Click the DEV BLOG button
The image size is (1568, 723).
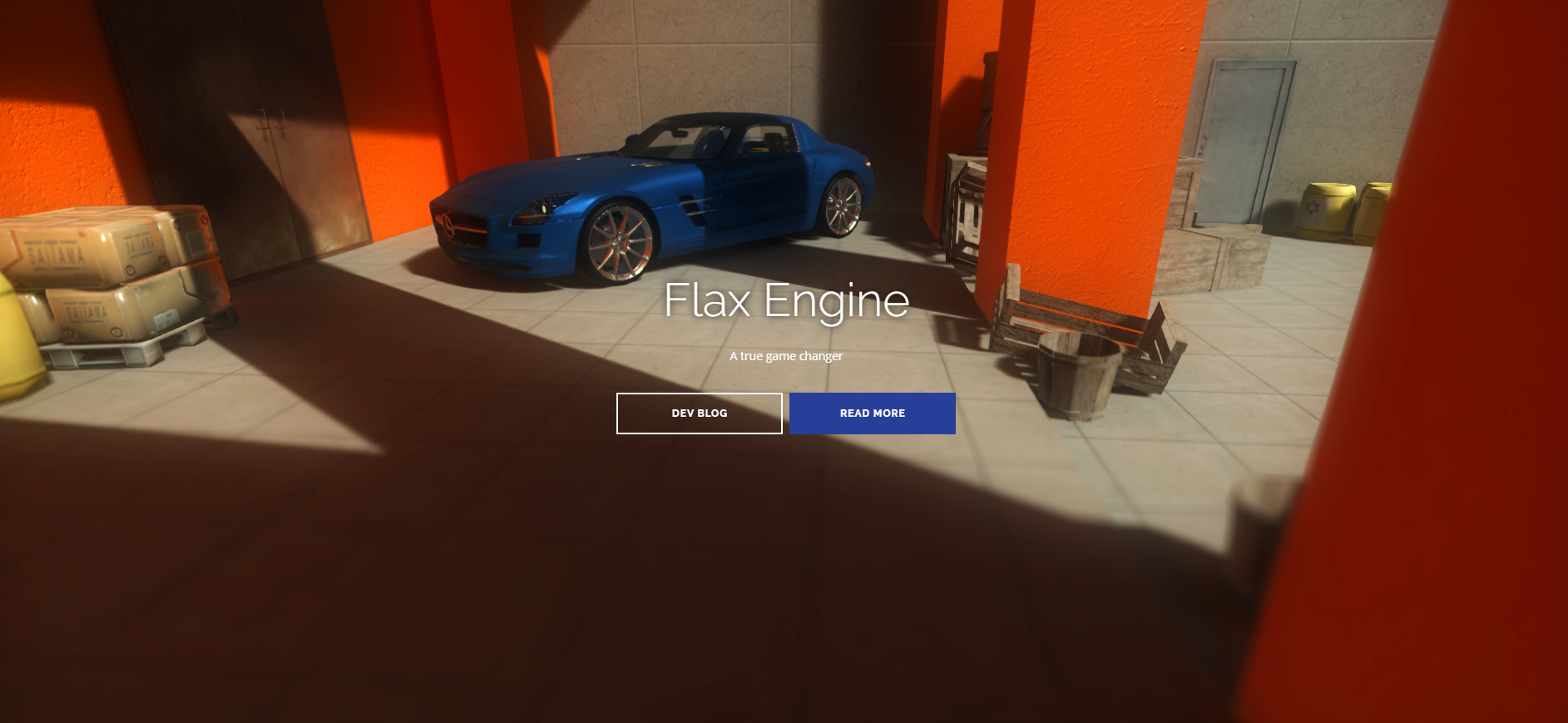point(699,413)
